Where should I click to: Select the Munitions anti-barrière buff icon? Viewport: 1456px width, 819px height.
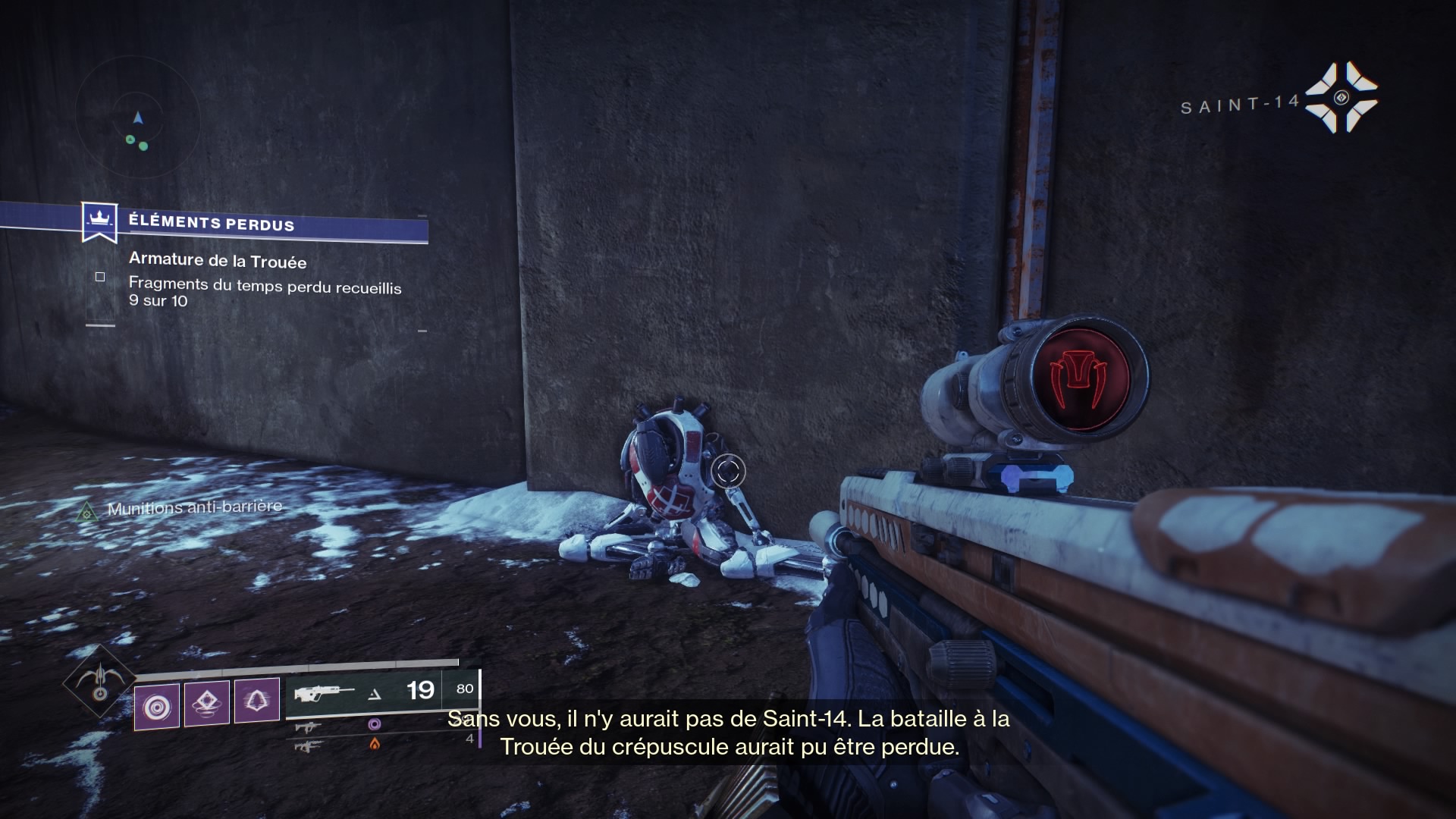(87, 512)
